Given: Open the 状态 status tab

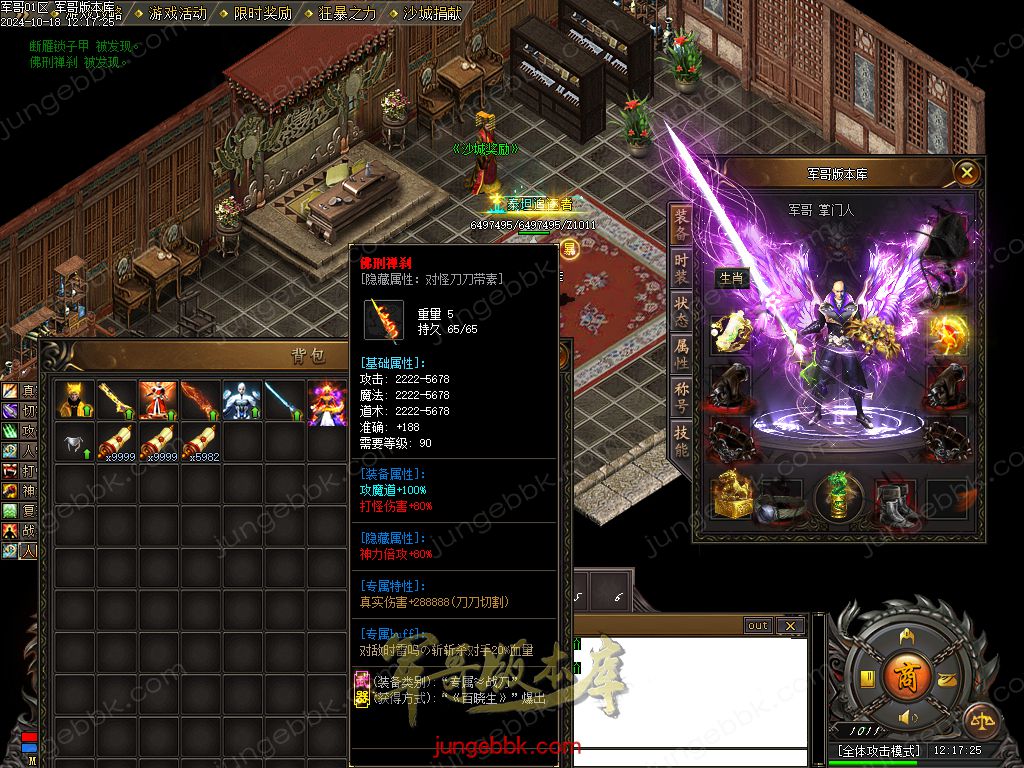Looking at the screenshot, I should [x=681, y=305].
